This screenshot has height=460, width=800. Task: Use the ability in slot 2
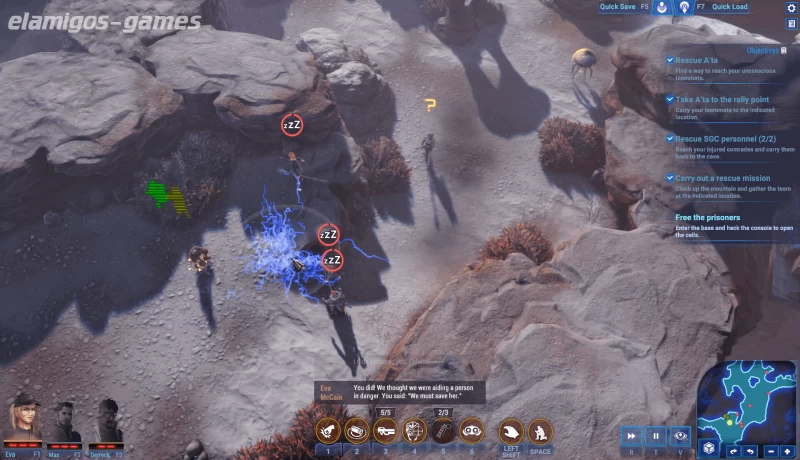click(357, 431)
